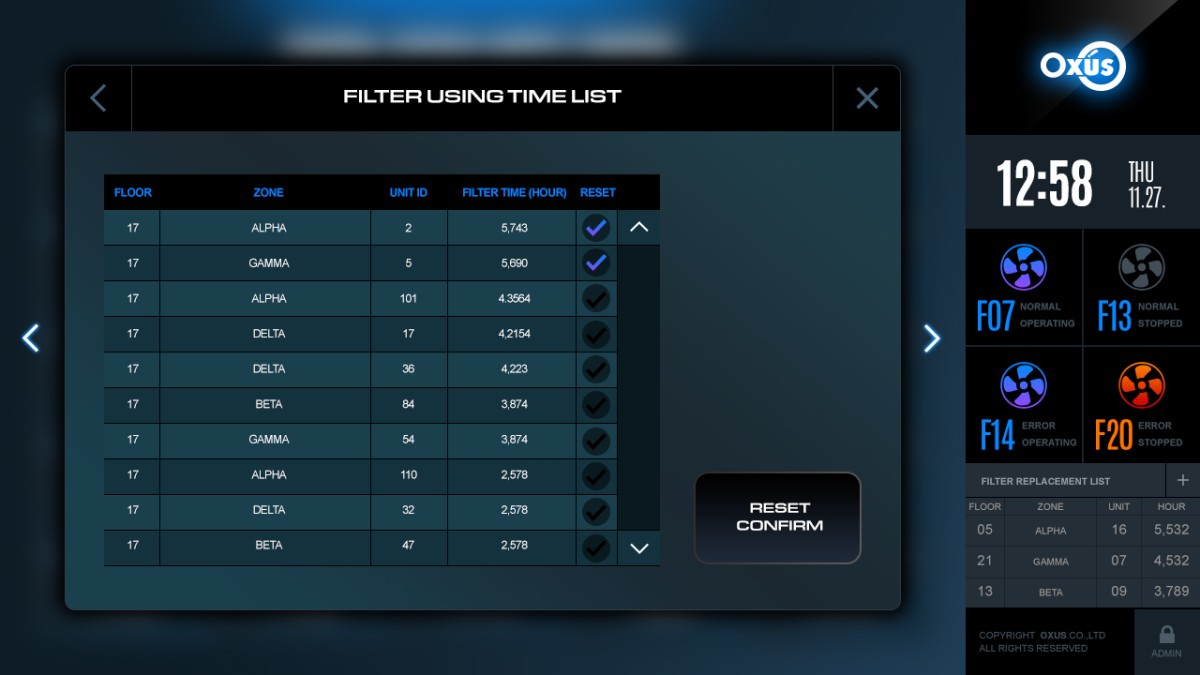Open the F07 fan status tile
Viewport: 1200px width, 675px height.
[x=1024, y=288]
